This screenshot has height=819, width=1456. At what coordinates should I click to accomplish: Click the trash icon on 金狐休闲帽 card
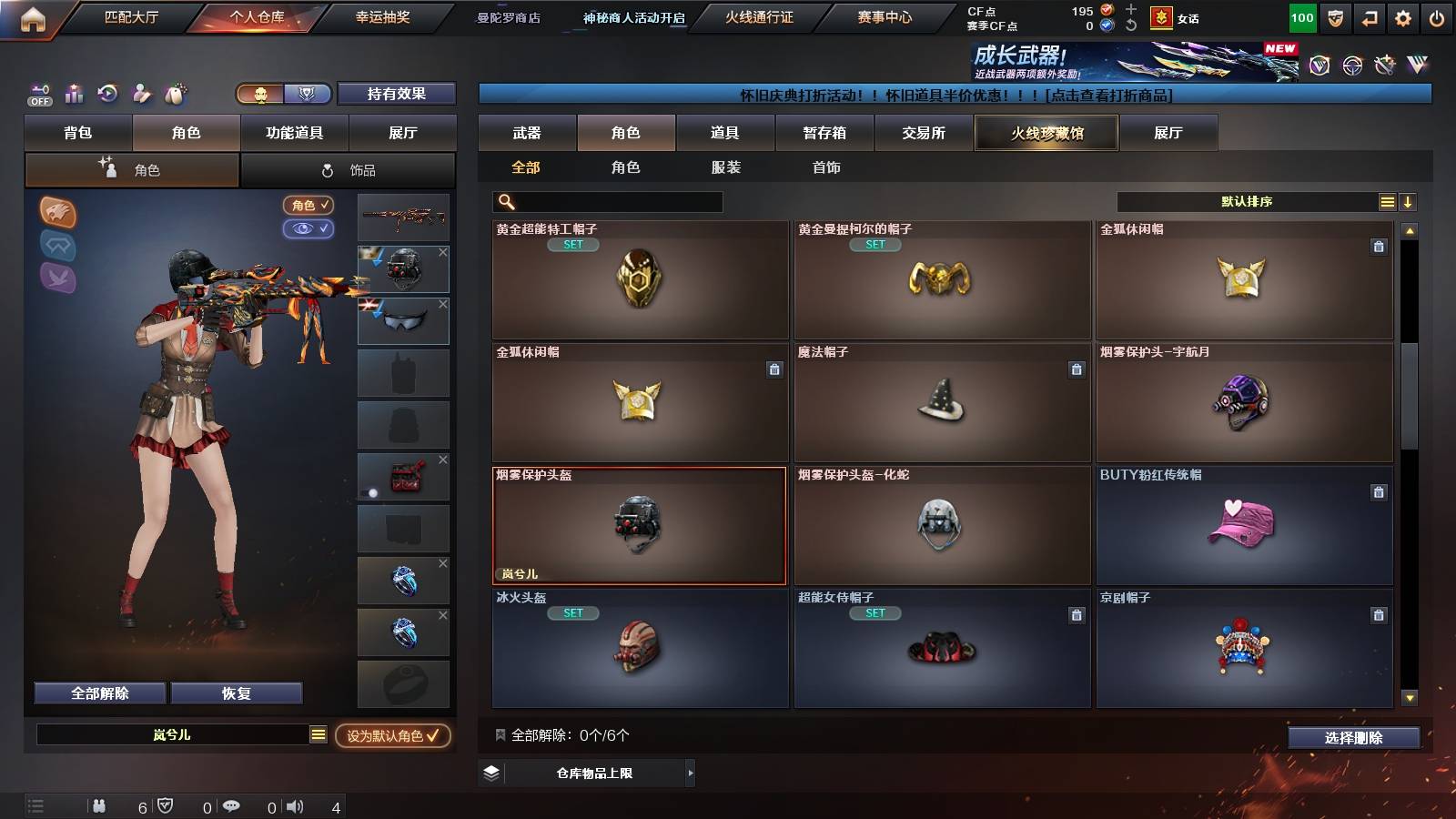tap(1380, 246)
